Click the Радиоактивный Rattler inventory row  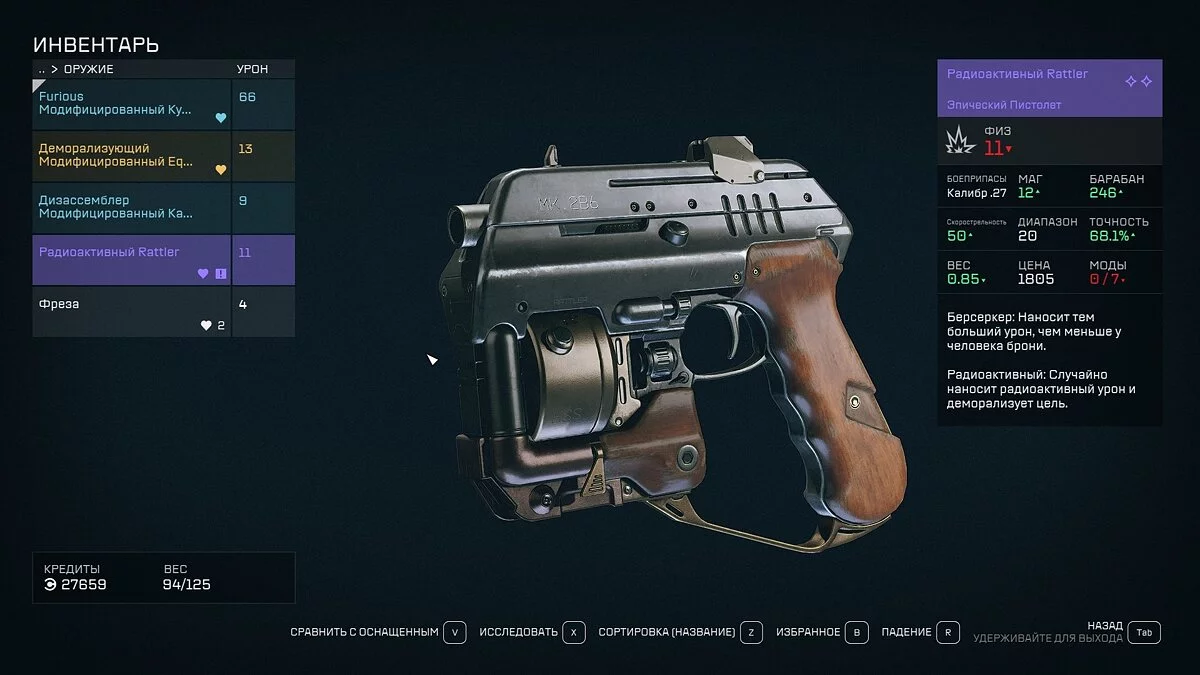132,260
